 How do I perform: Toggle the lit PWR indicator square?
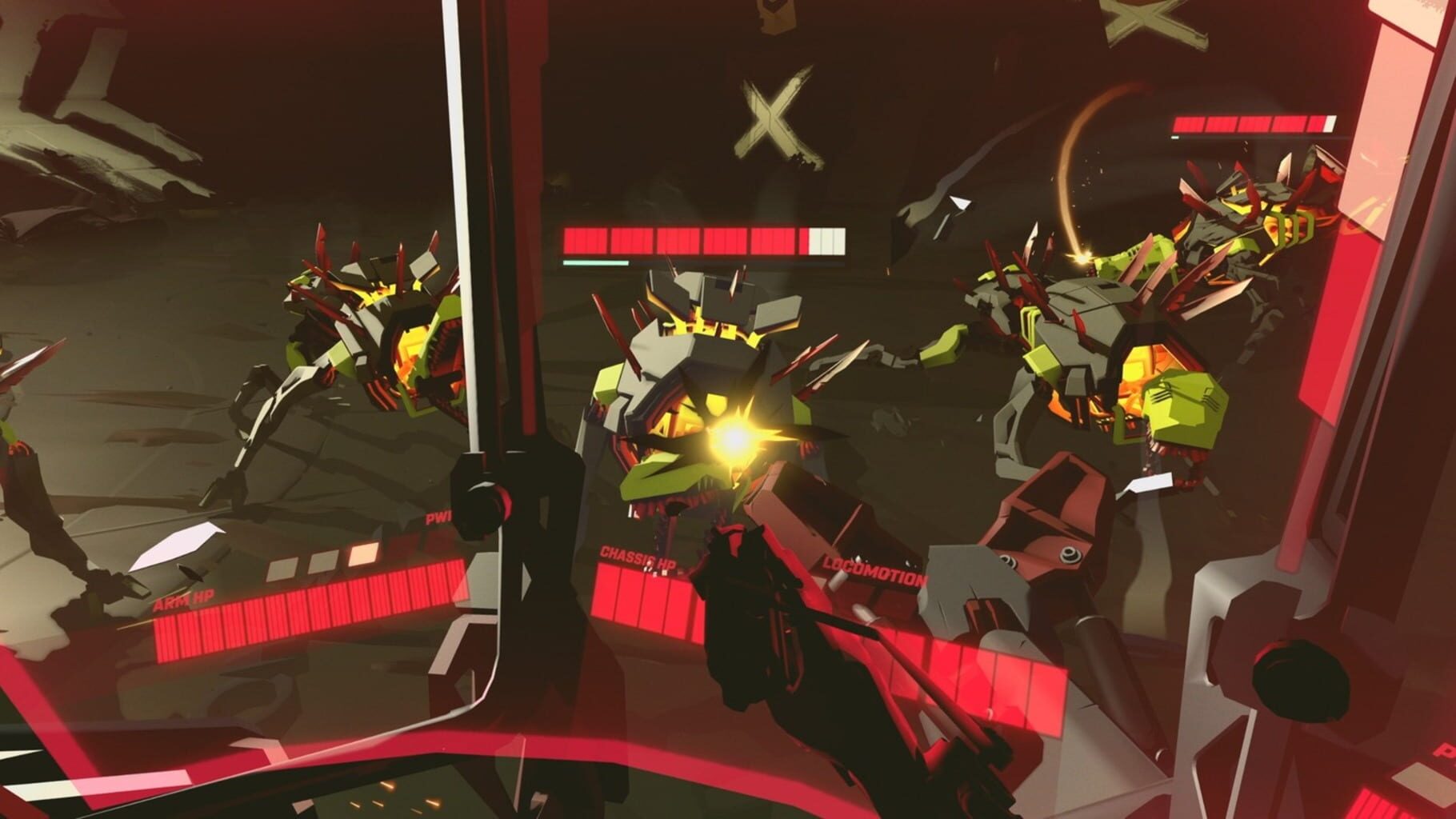362,554
